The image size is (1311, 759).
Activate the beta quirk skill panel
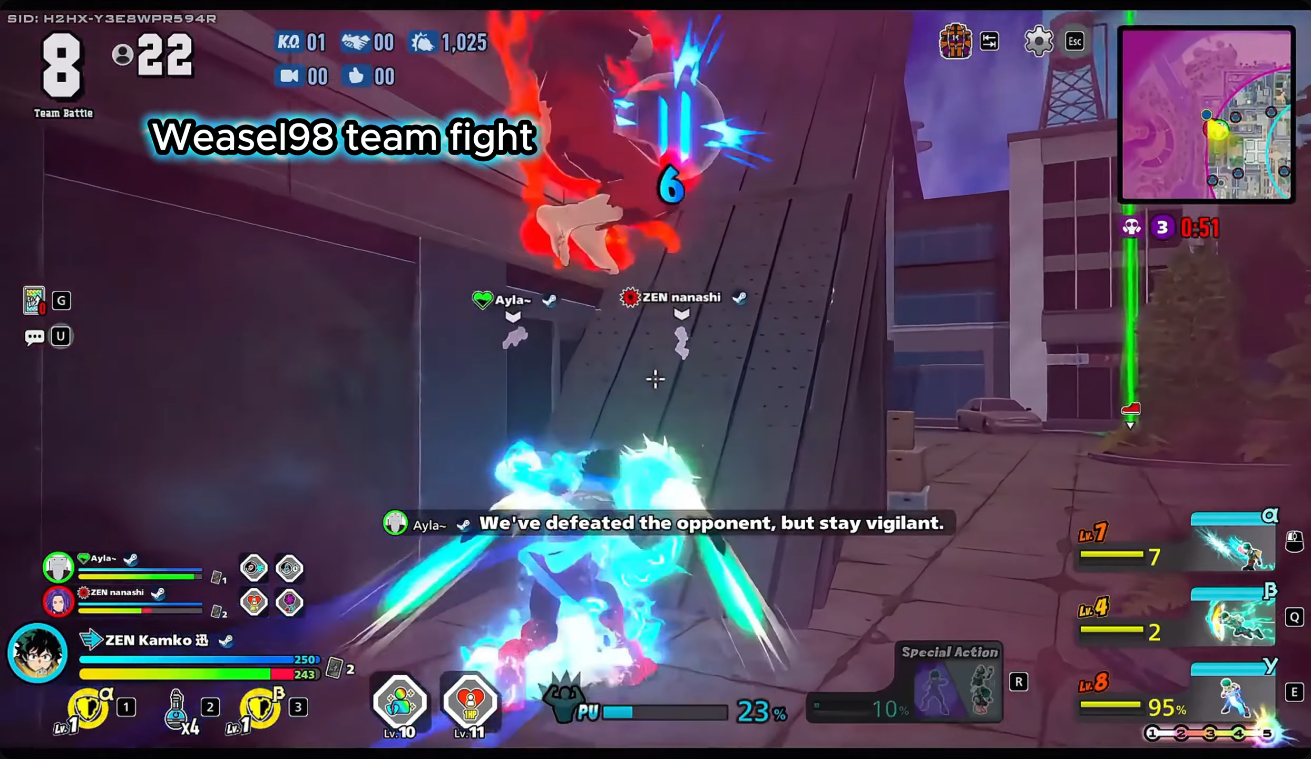pyautogui.click(x=1232, y=618)
